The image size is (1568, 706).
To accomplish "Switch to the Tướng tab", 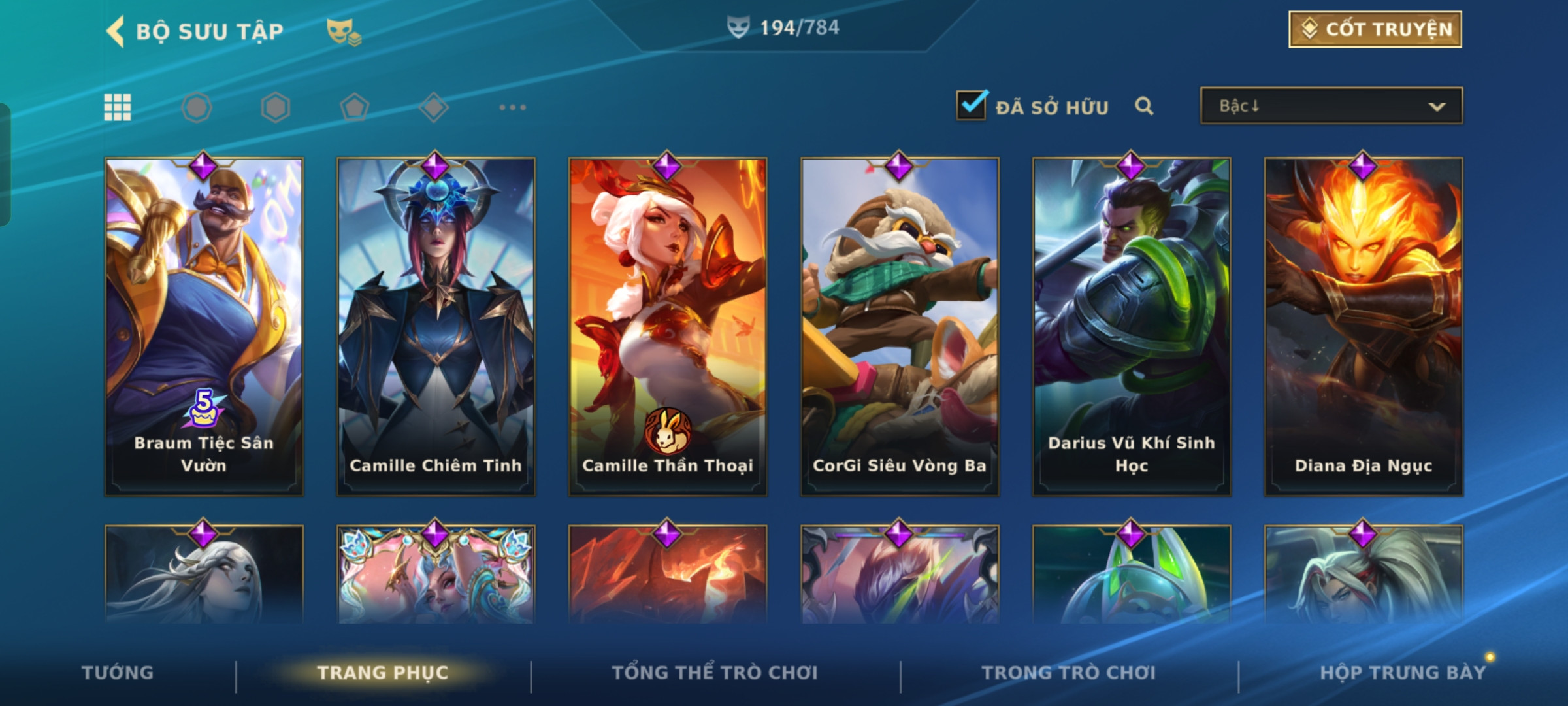I will [118, 673].
